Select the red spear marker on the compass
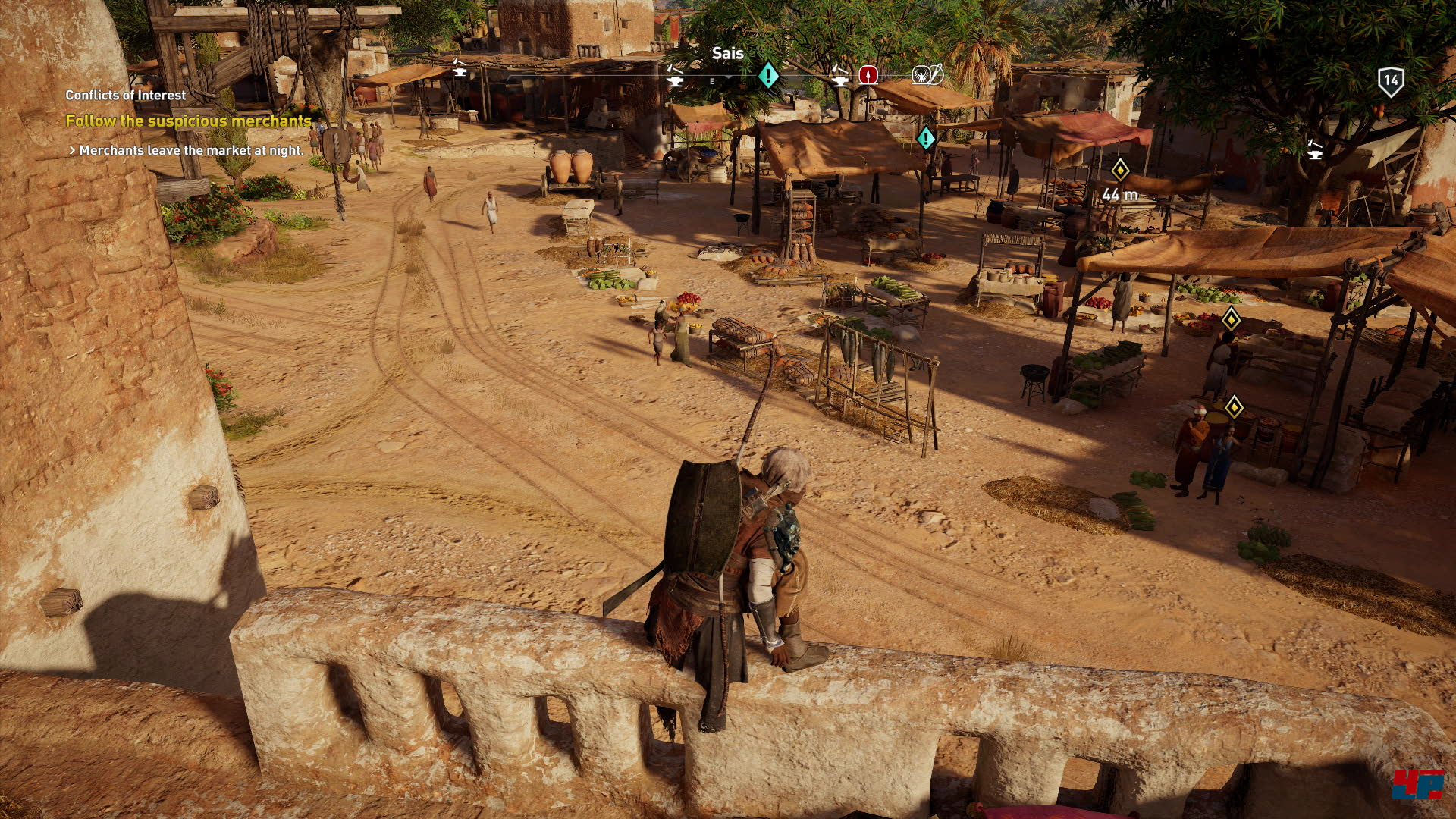The width and height of the screenshot is (1456, 819). pos(868,75)
